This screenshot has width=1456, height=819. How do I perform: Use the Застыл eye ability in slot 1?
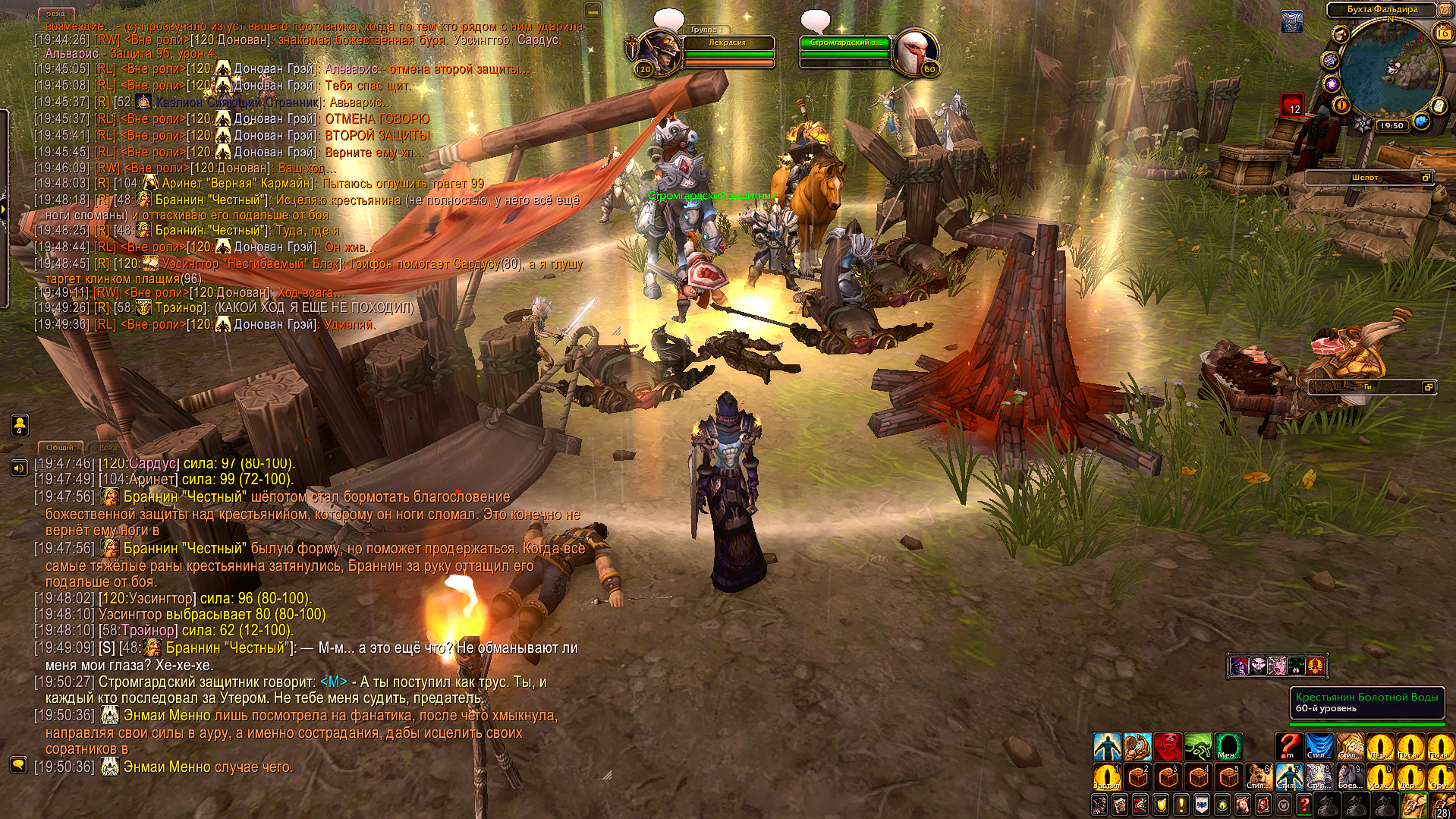click(1107, 777)
